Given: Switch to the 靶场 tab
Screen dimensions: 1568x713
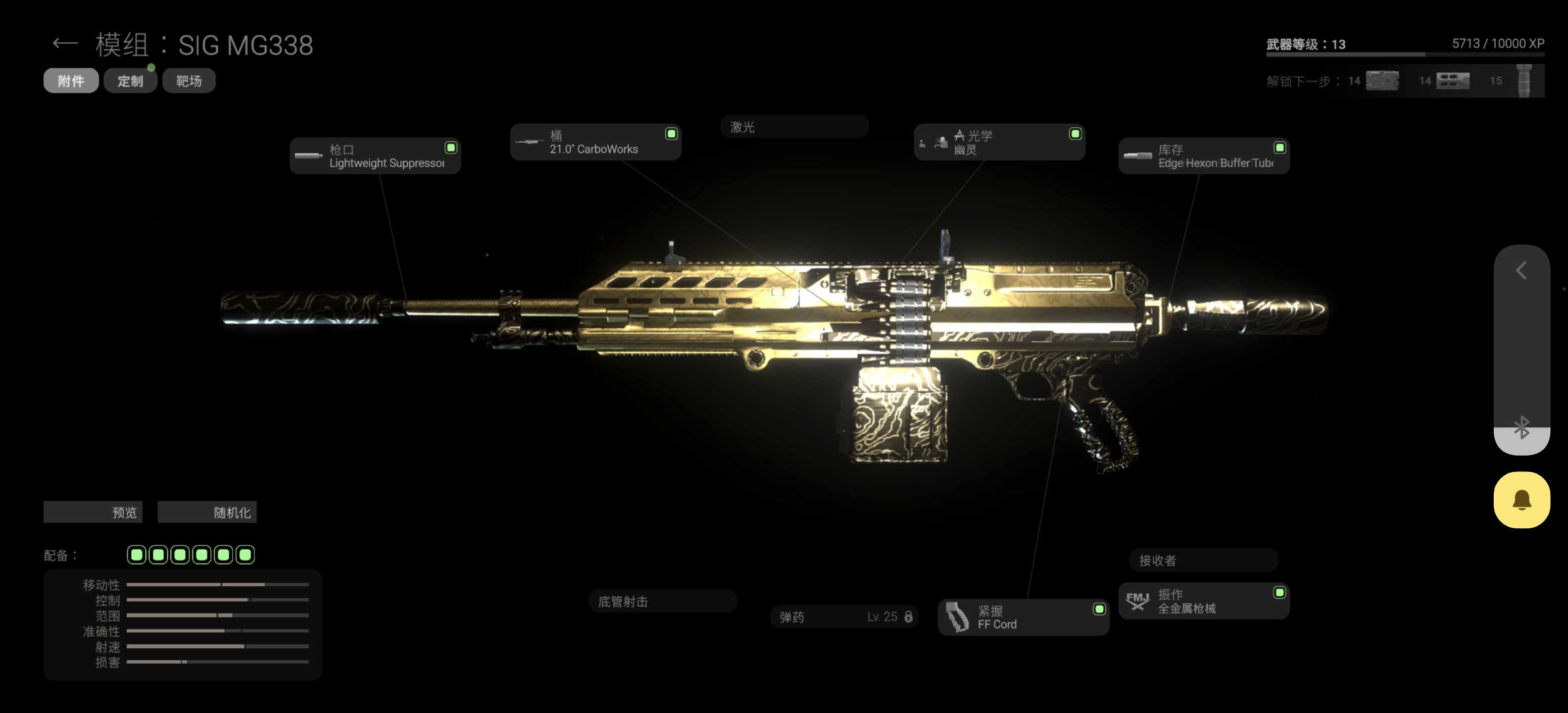Looking at the screenshot, I should click(189, 81).
